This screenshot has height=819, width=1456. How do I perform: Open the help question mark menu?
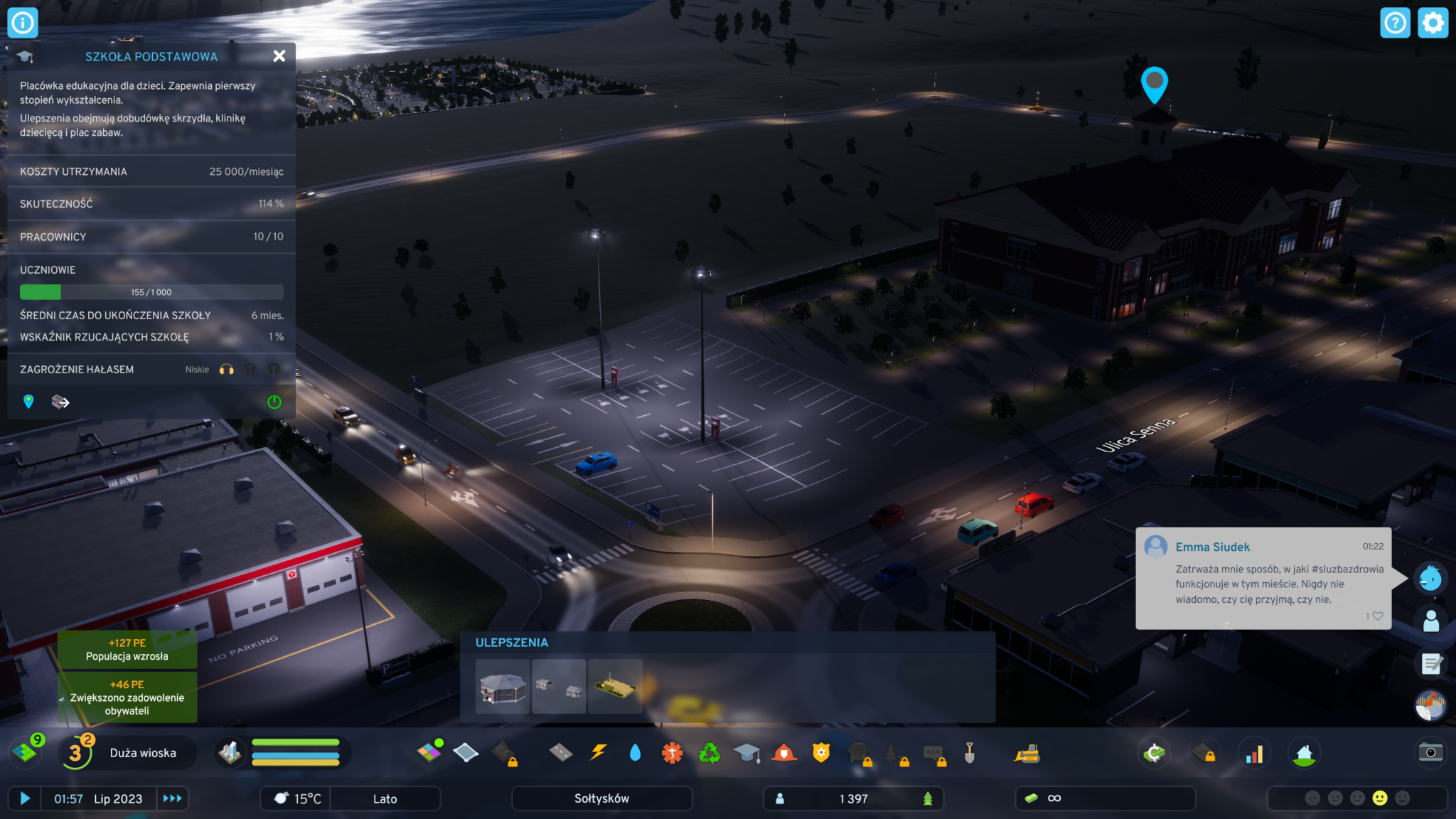pos(1395,23)
